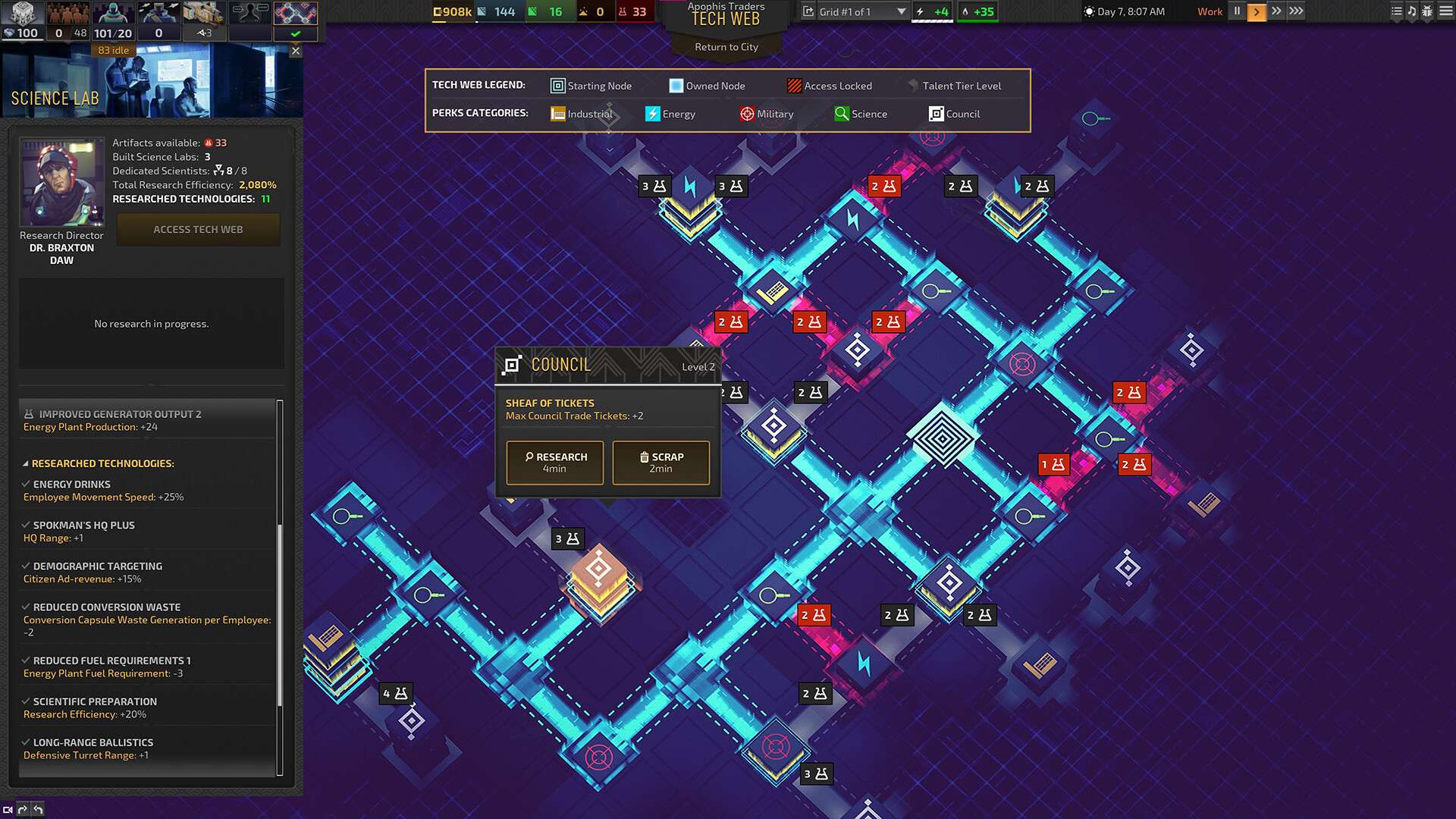The width and height of the screenshot is (1456, 819).
Task: Pause the game time
Action: point(1237,11)
